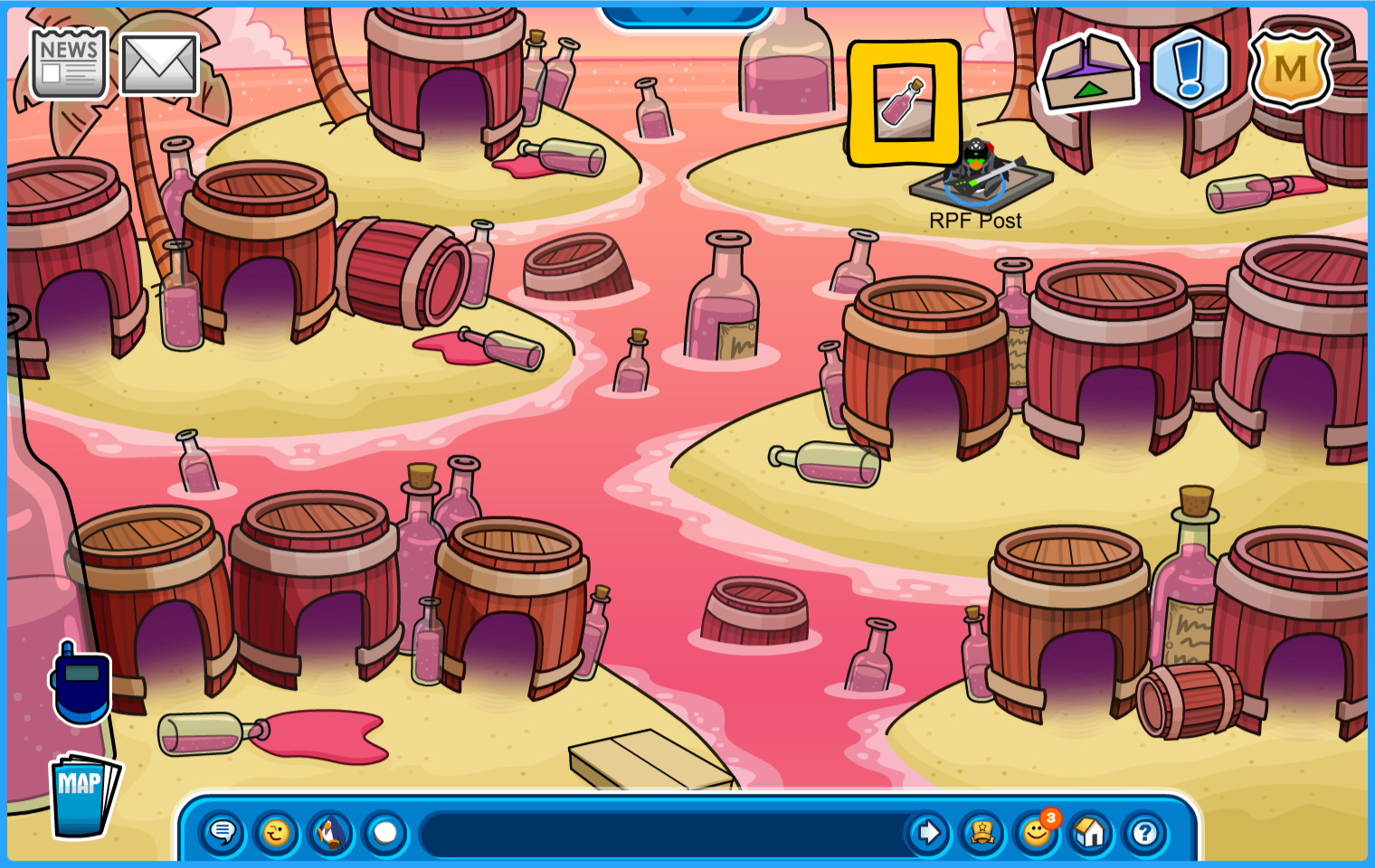Open the question mark help button
Screen dimensions: 1375x868
point(1145,832)
